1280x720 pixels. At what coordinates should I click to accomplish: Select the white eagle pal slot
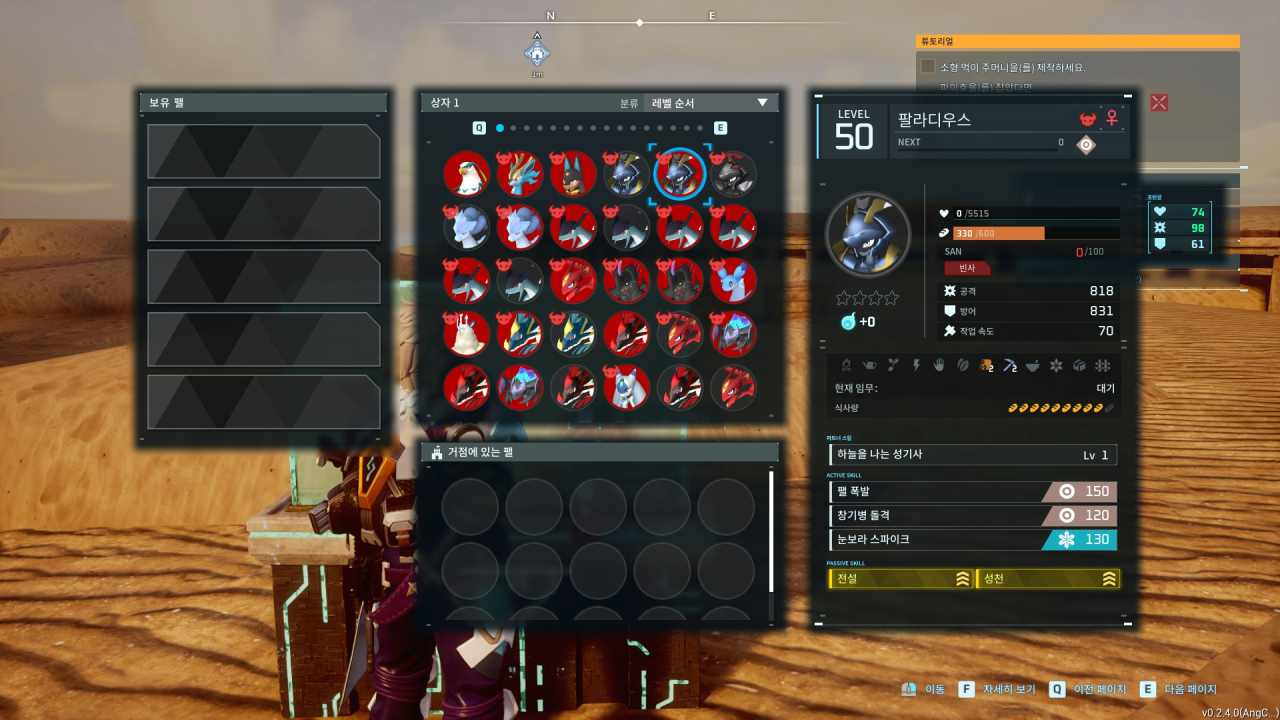(466, 174)
